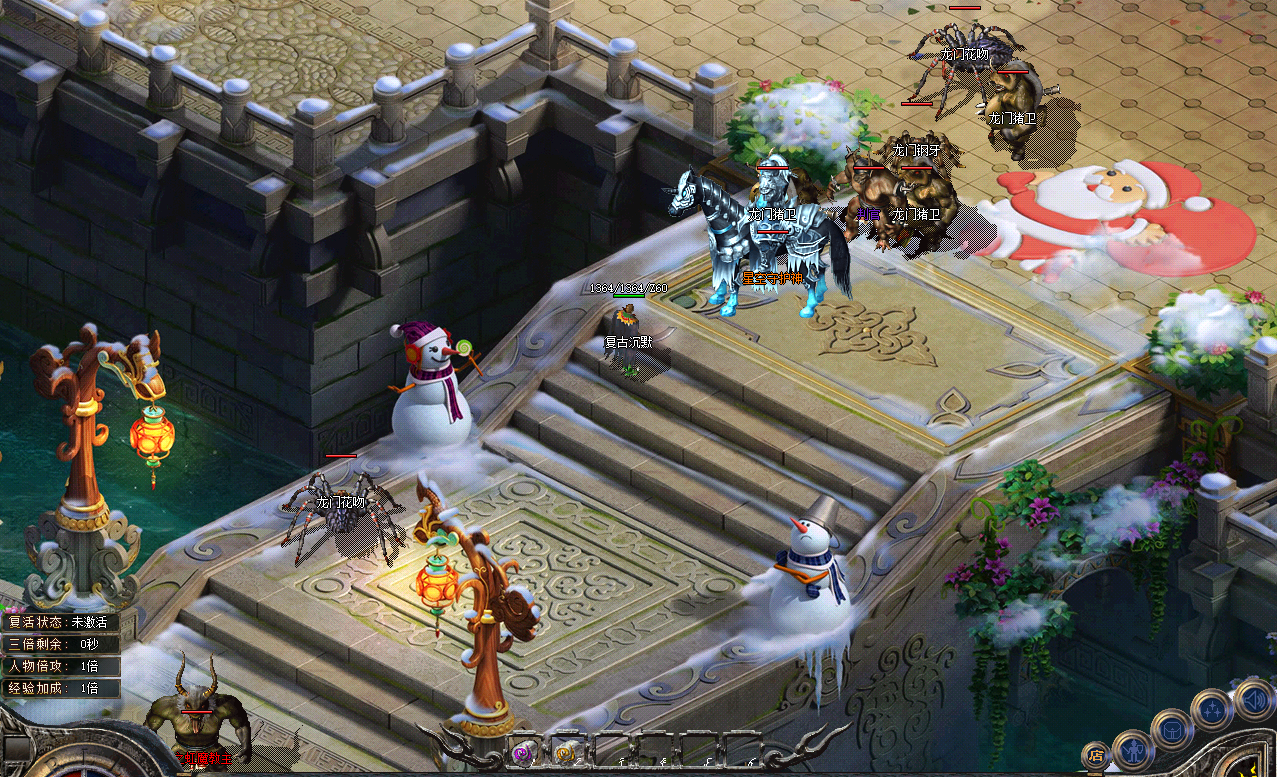Open the skills button with three stars
The height and width of the screenshot is (777, 1277).
coord(1210,710)
